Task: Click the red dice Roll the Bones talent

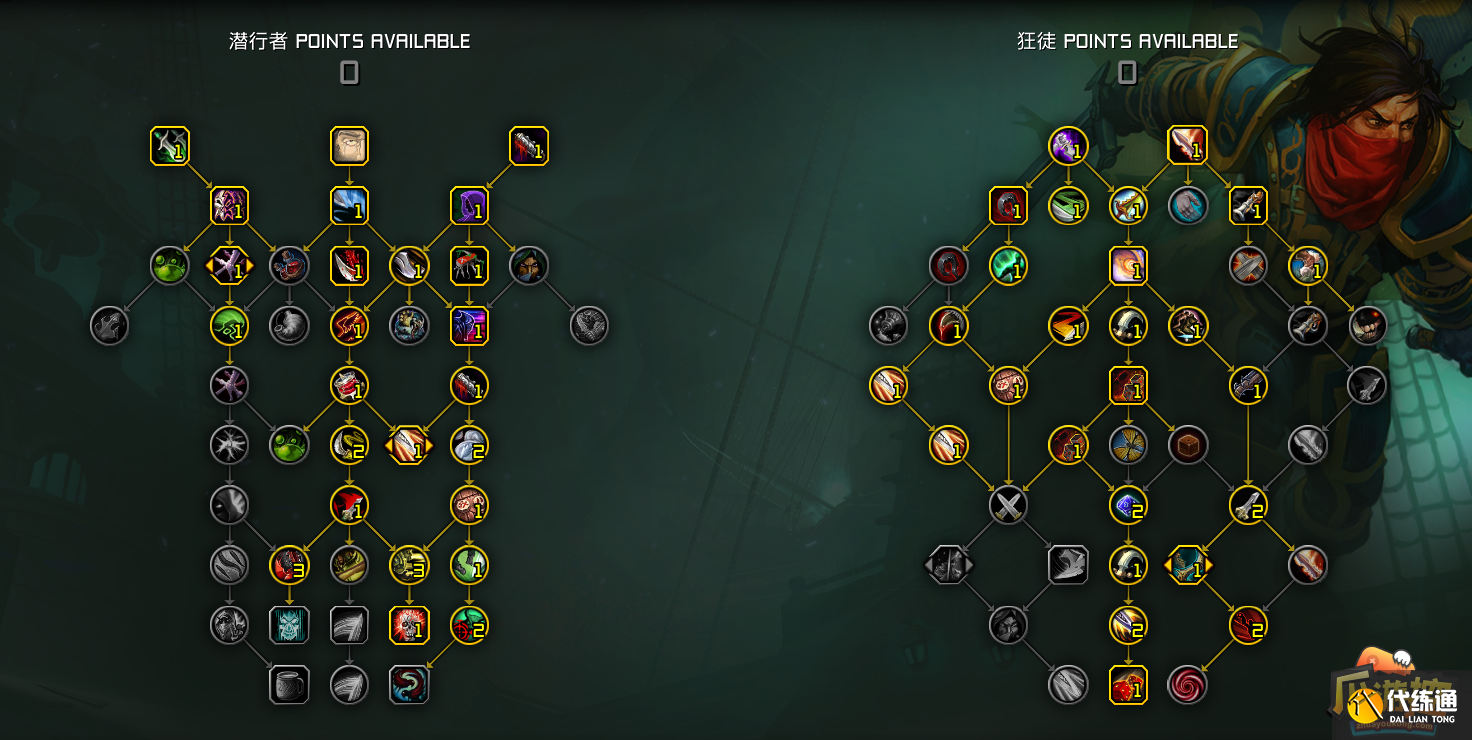Action: click(x=1126, y=687)
